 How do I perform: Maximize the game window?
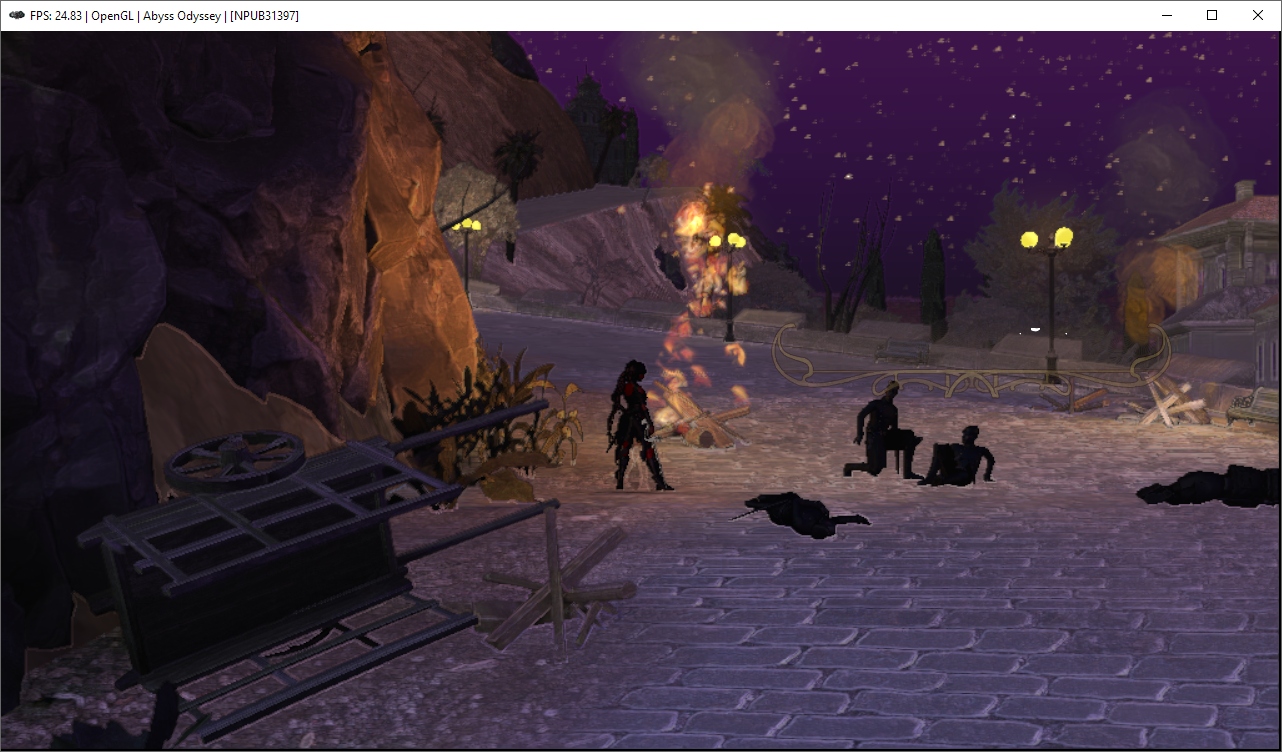coord(1212,15)
